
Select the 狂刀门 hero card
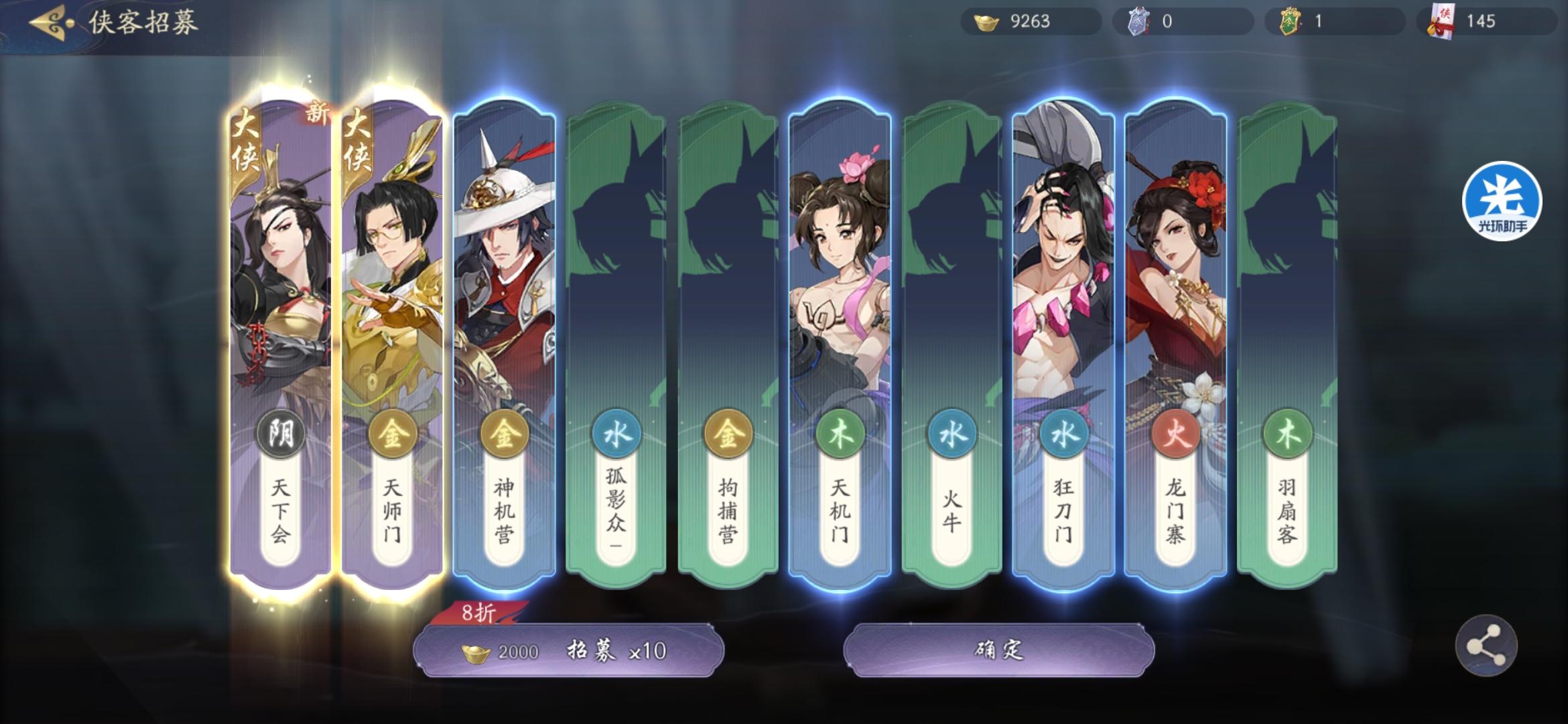[x=1064, y=302]
